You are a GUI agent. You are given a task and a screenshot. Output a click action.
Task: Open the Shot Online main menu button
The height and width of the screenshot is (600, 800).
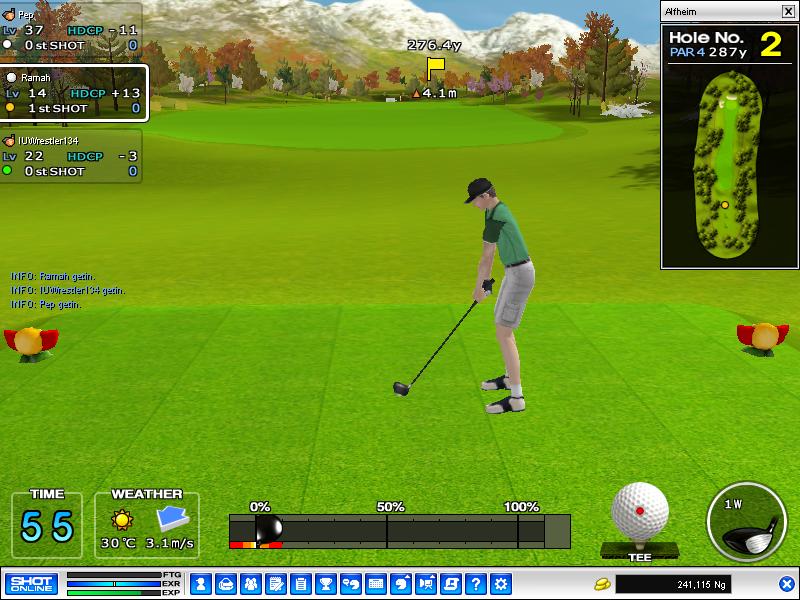[31, 583]
